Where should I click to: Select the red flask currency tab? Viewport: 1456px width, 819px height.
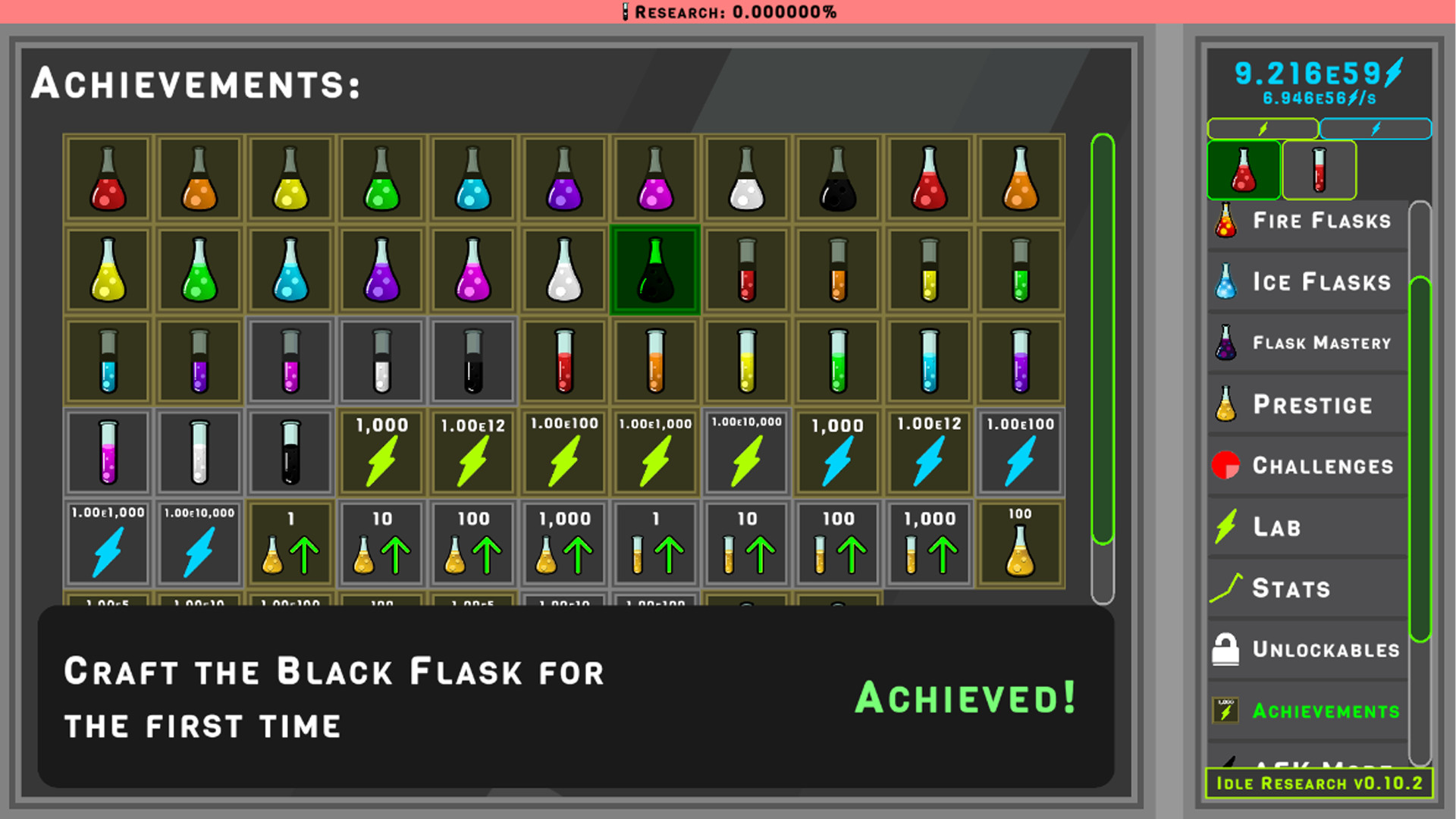1243,170
